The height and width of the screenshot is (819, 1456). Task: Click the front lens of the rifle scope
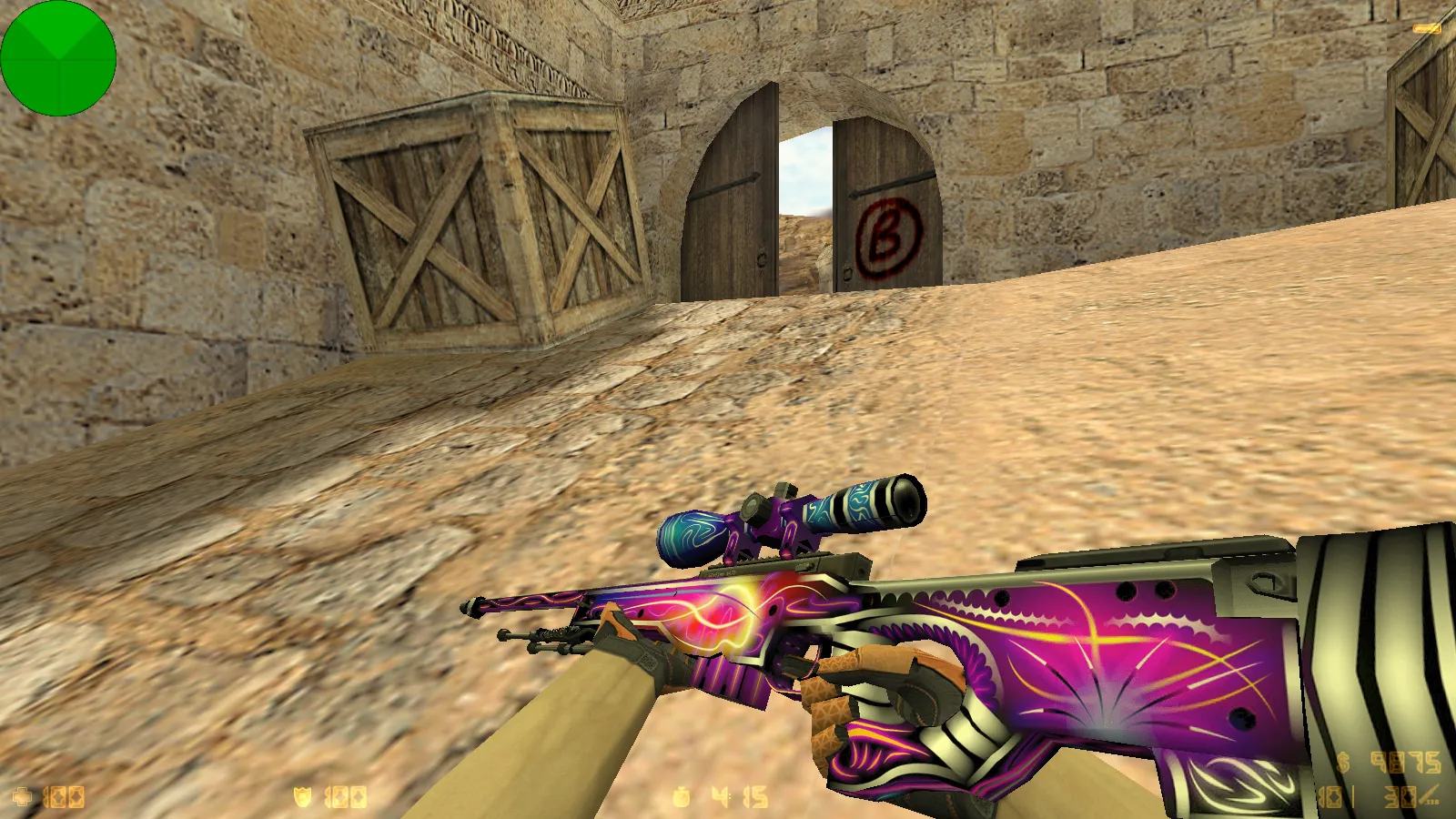pos(910,500)
